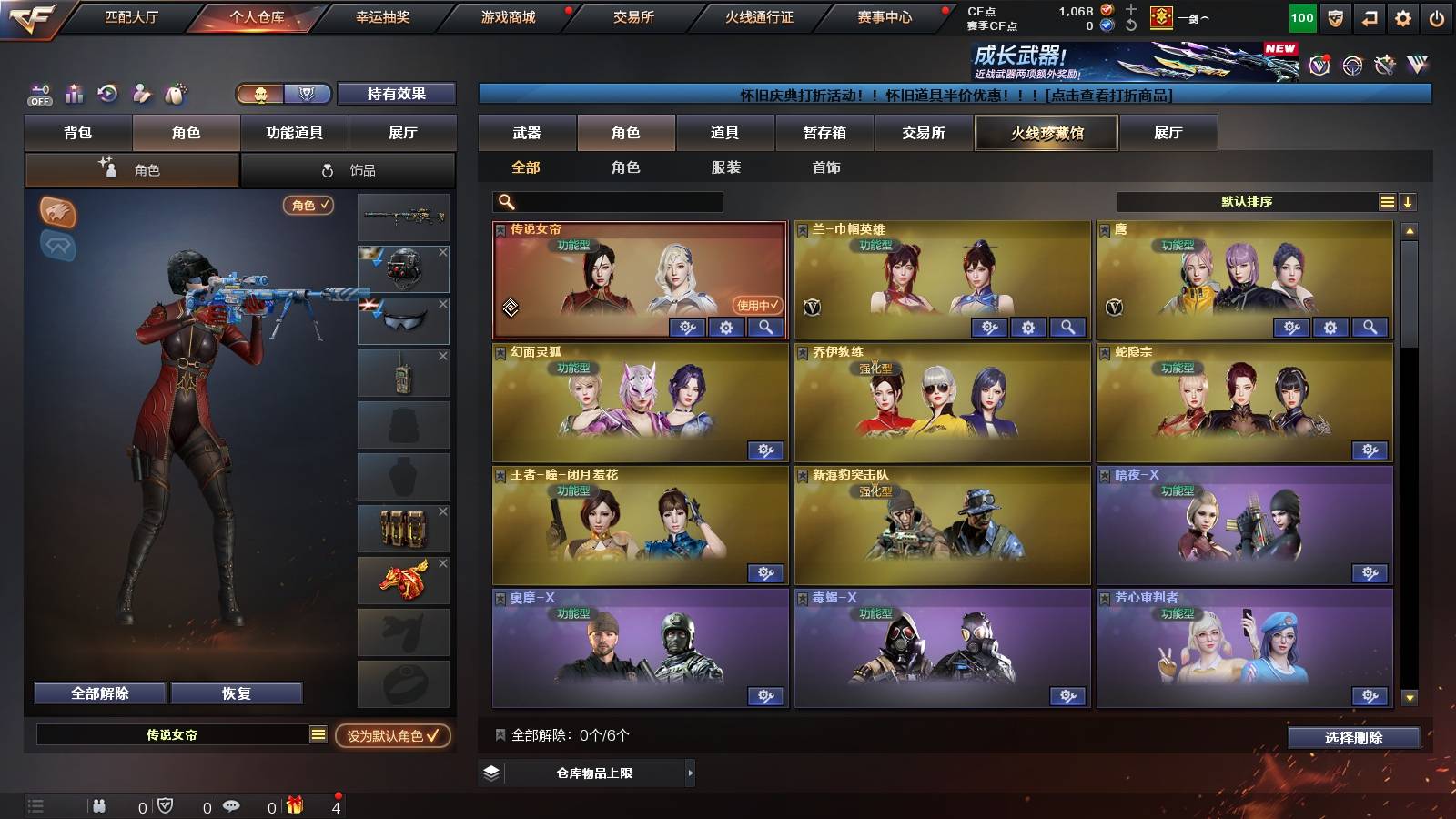
Task: Toggle the OFF key switch at top-left
Action: 38,93
